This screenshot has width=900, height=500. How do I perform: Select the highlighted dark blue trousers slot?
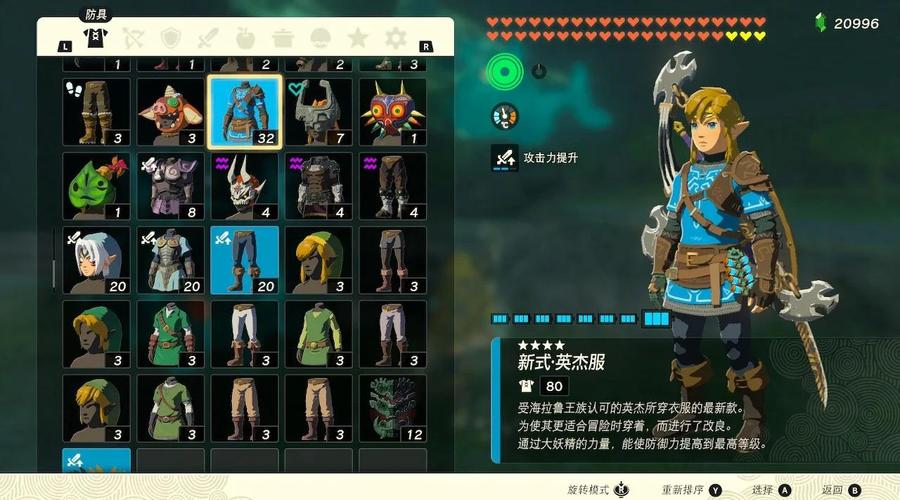pyautogui.click(x=245, y=260)
